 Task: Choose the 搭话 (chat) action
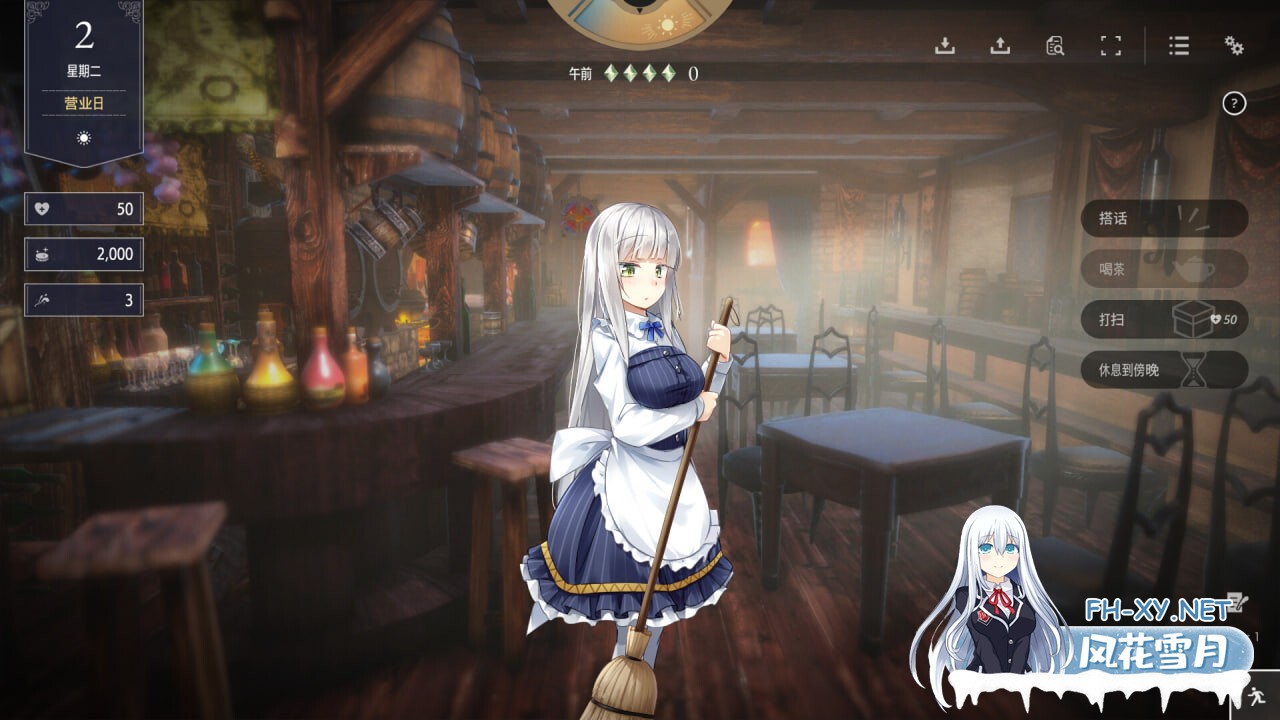coord(1164,219)
